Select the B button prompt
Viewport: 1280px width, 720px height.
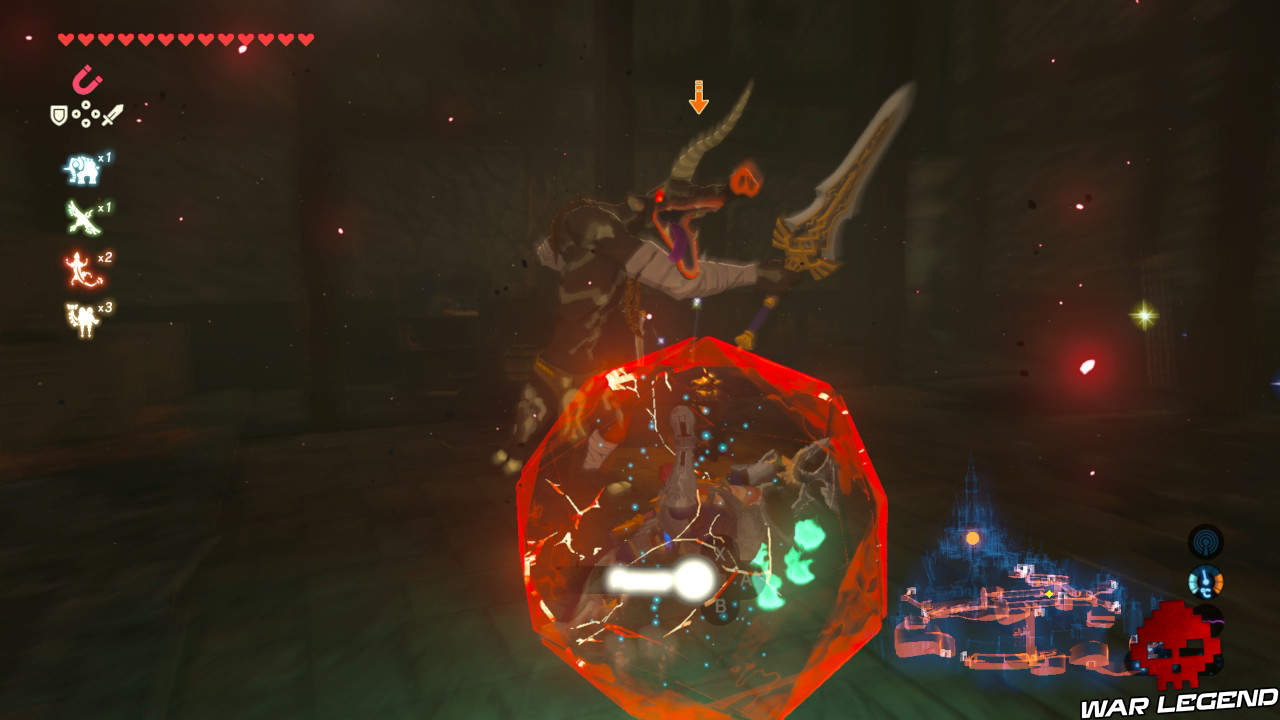coord(721,606)
